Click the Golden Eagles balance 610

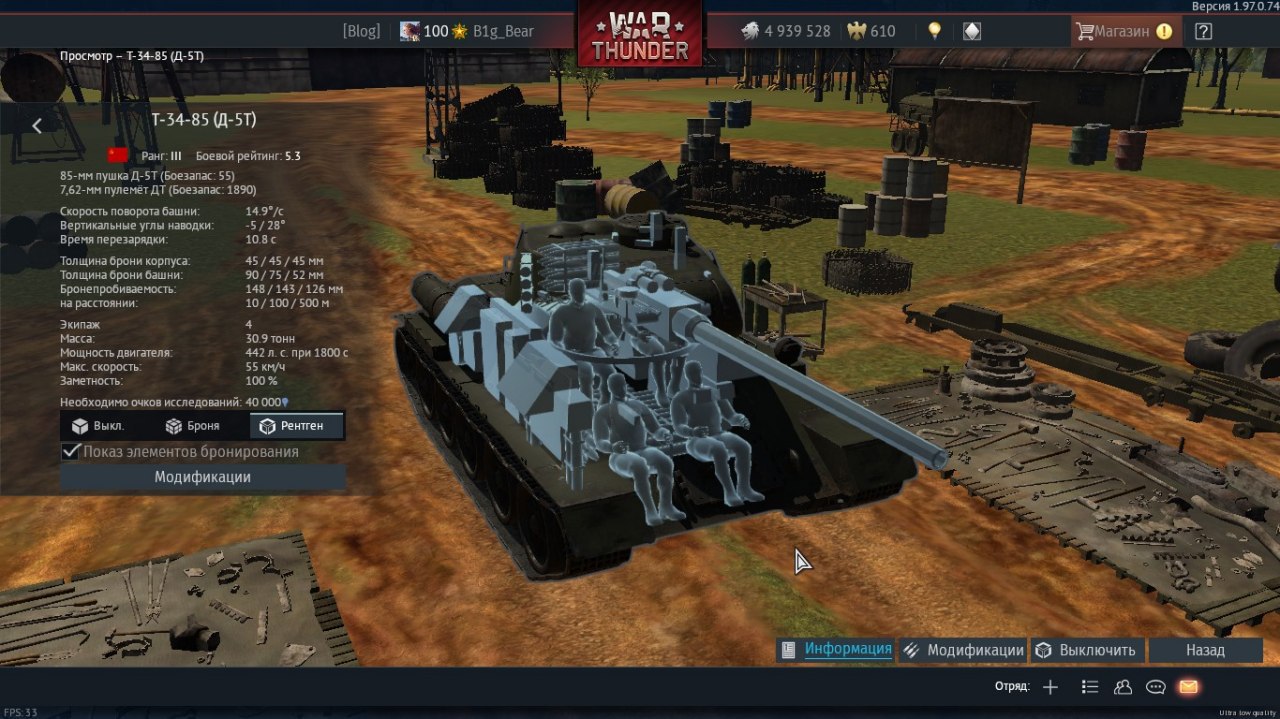[x=871, y=31]
